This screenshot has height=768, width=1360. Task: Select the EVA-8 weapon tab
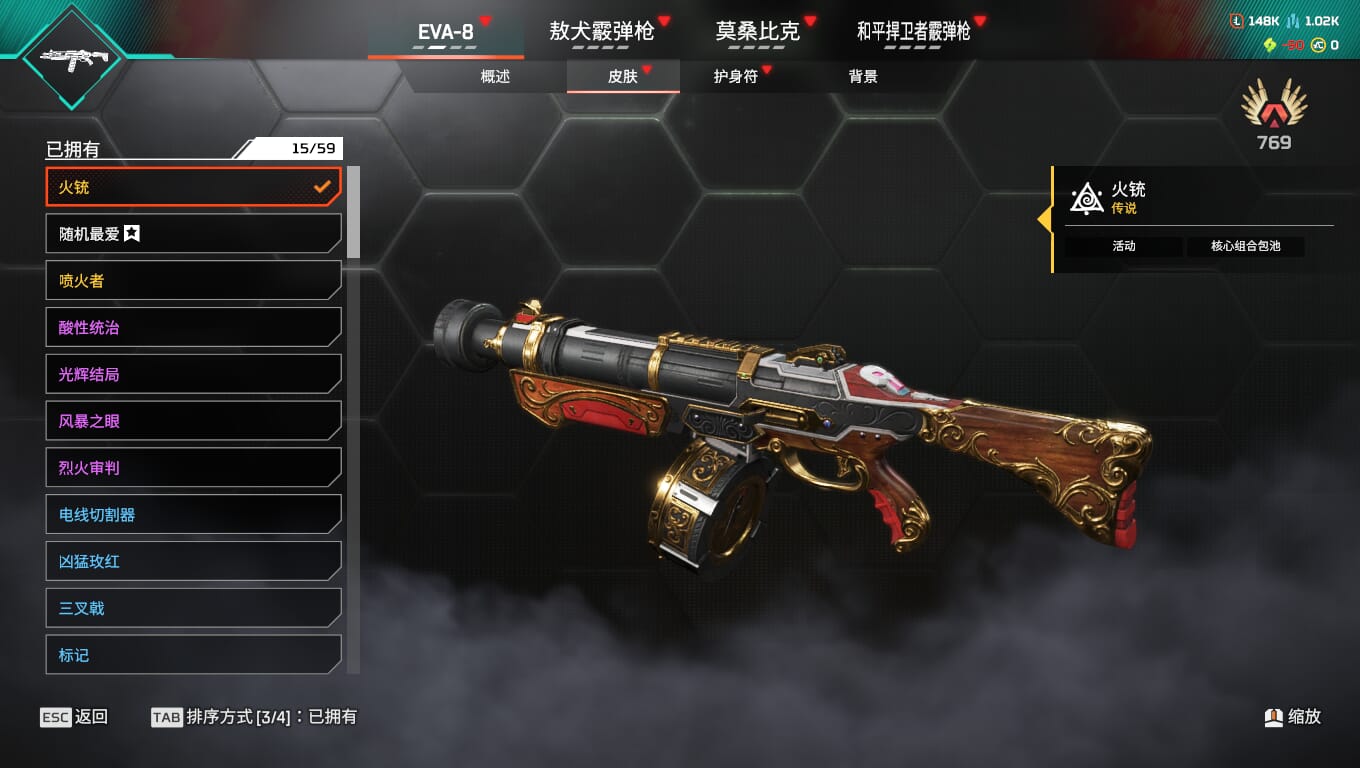coord(446,31)
